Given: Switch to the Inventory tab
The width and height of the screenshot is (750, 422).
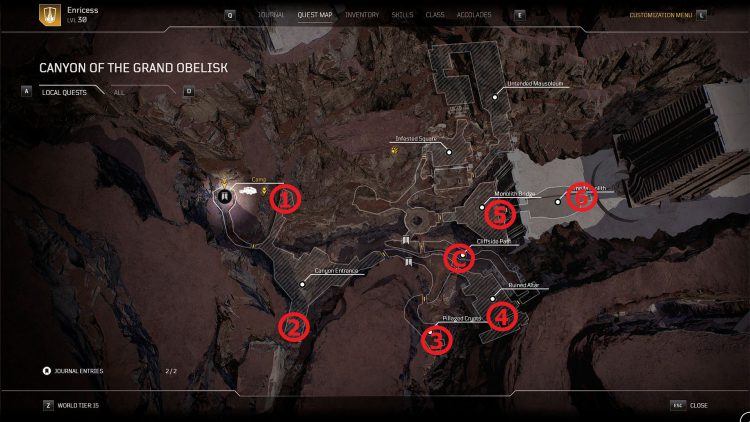Looking at the screenshot, I should click(x=361, y=16).
